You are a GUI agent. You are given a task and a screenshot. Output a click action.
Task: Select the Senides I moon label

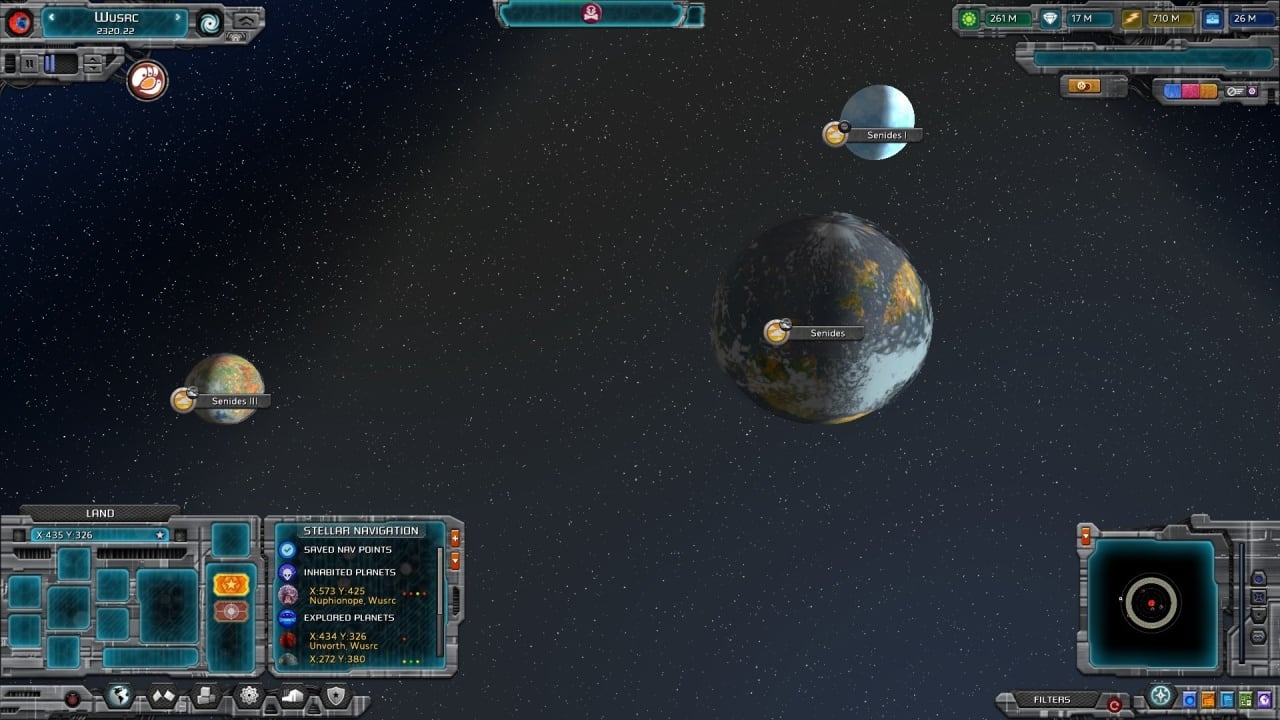(x=886, y=135)
